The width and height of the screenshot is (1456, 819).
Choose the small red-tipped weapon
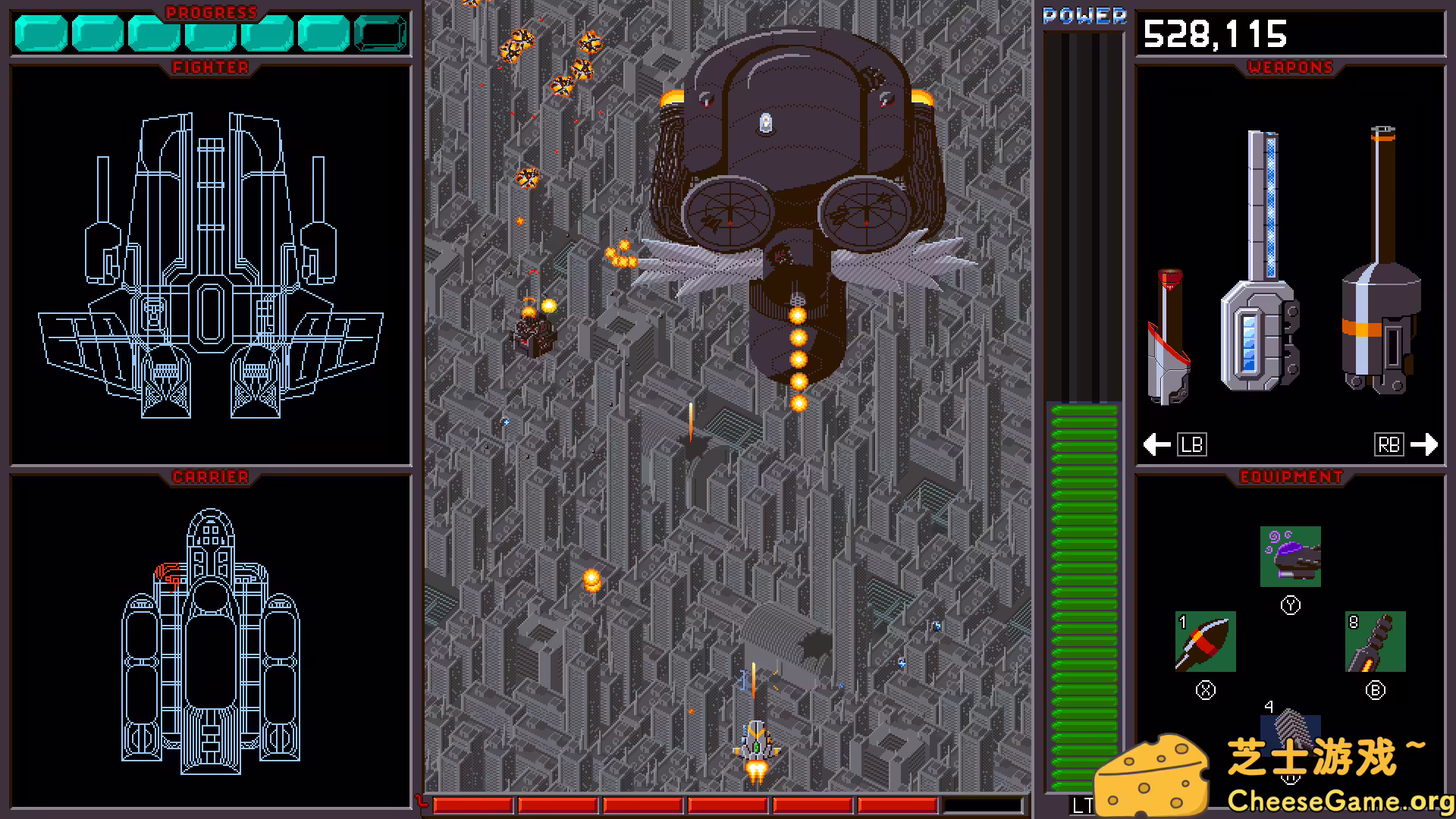click(1169, 337)
